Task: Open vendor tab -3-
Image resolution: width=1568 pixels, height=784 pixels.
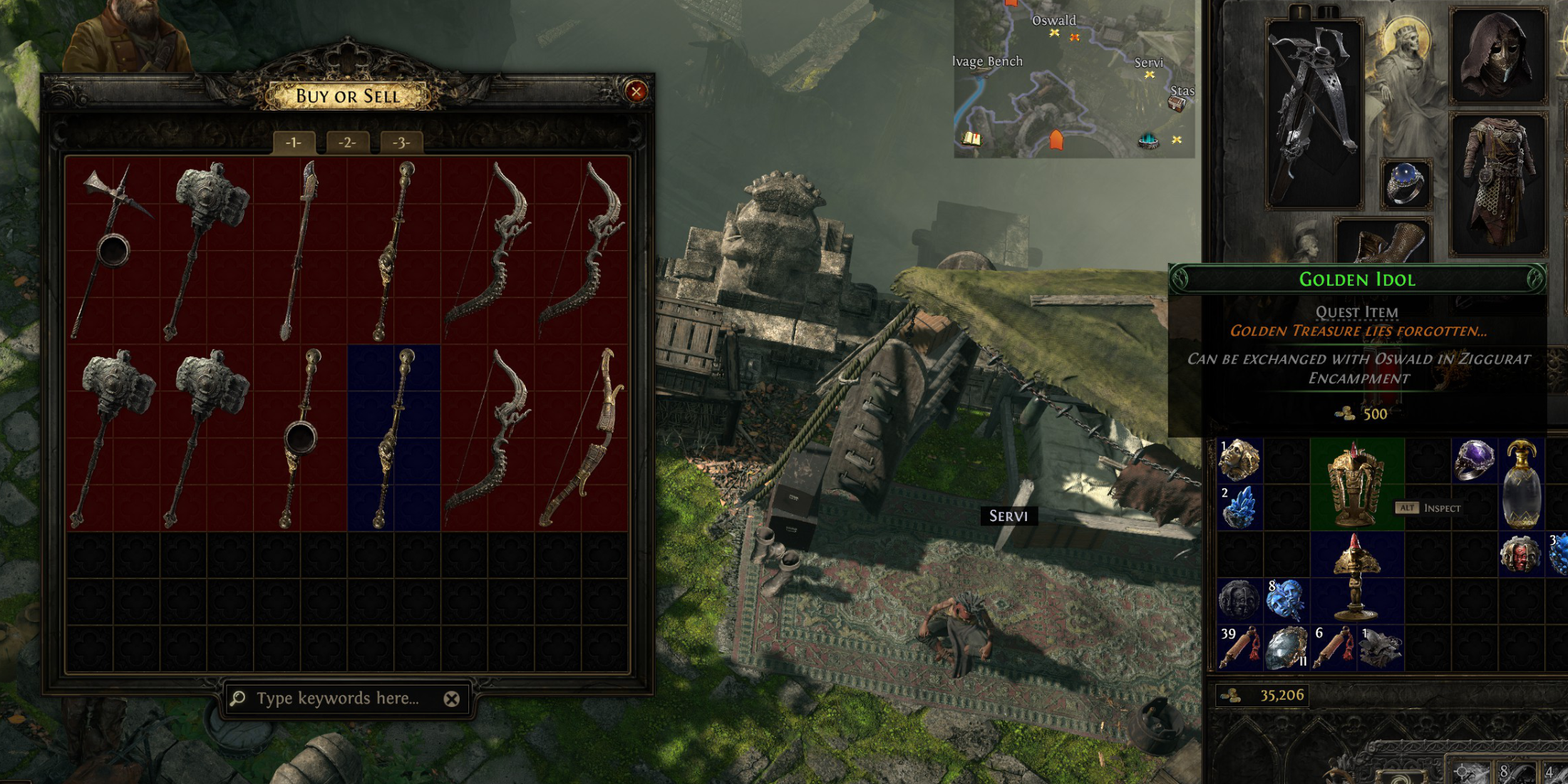Action: point(401,143)
